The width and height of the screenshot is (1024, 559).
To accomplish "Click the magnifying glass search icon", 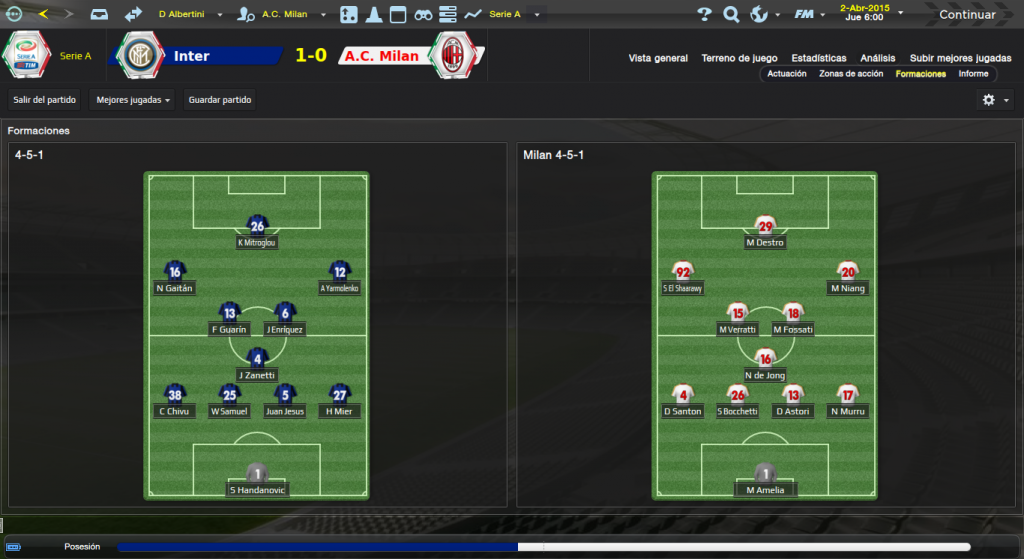I will click(x=731, y=15).
